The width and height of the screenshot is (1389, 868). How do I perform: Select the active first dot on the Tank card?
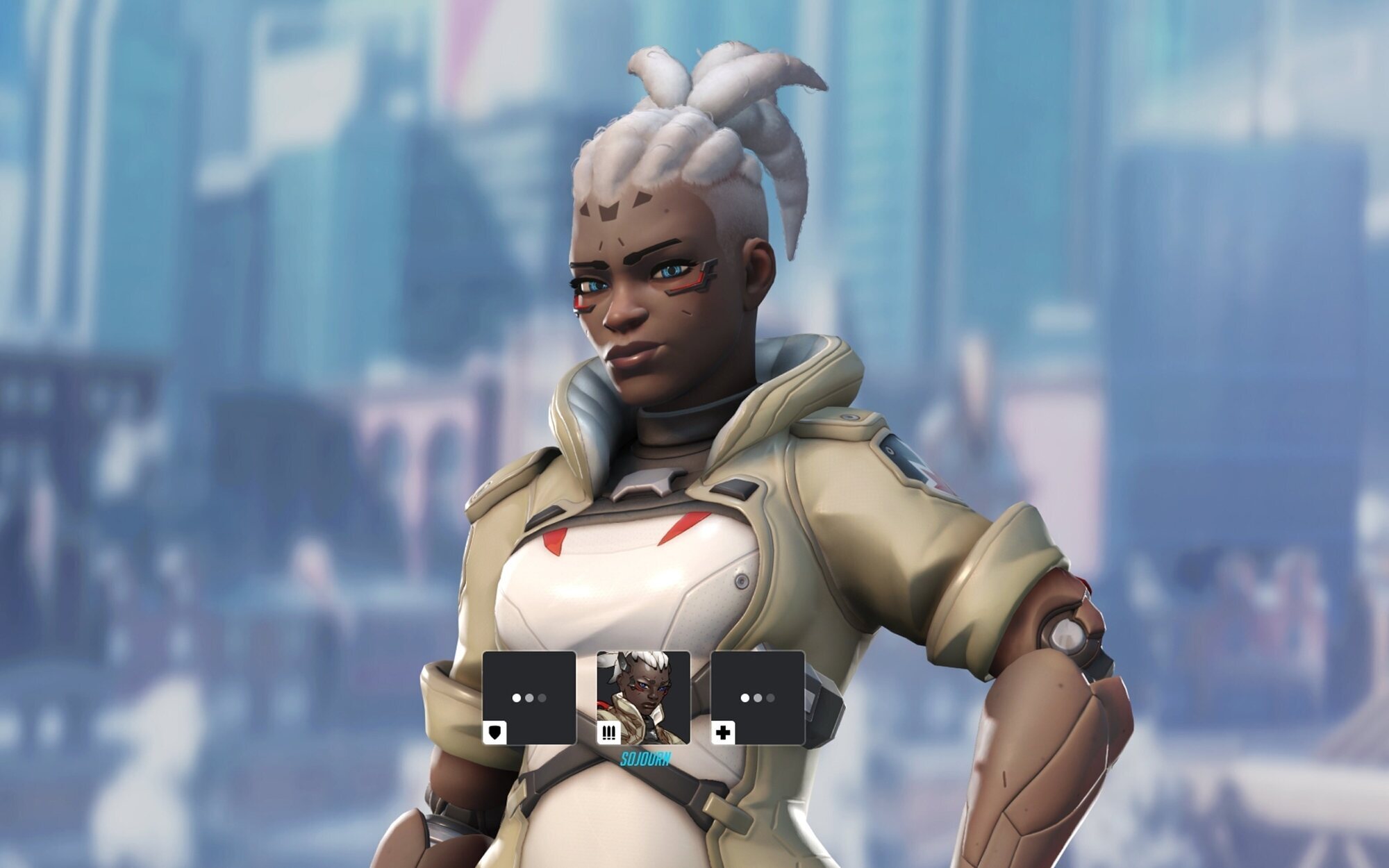click(x=516, y=696)
